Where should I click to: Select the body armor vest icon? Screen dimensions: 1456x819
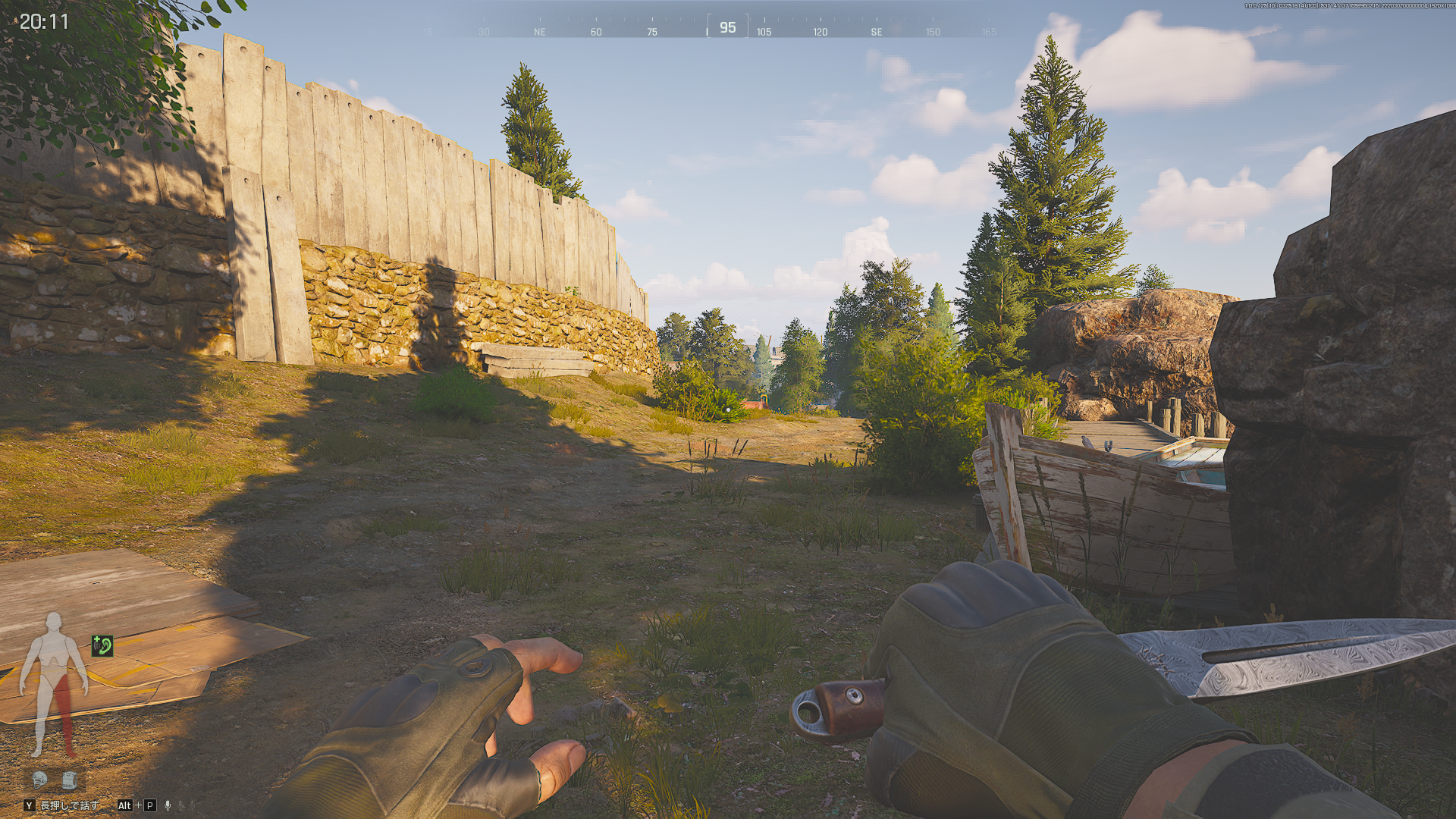69,779
